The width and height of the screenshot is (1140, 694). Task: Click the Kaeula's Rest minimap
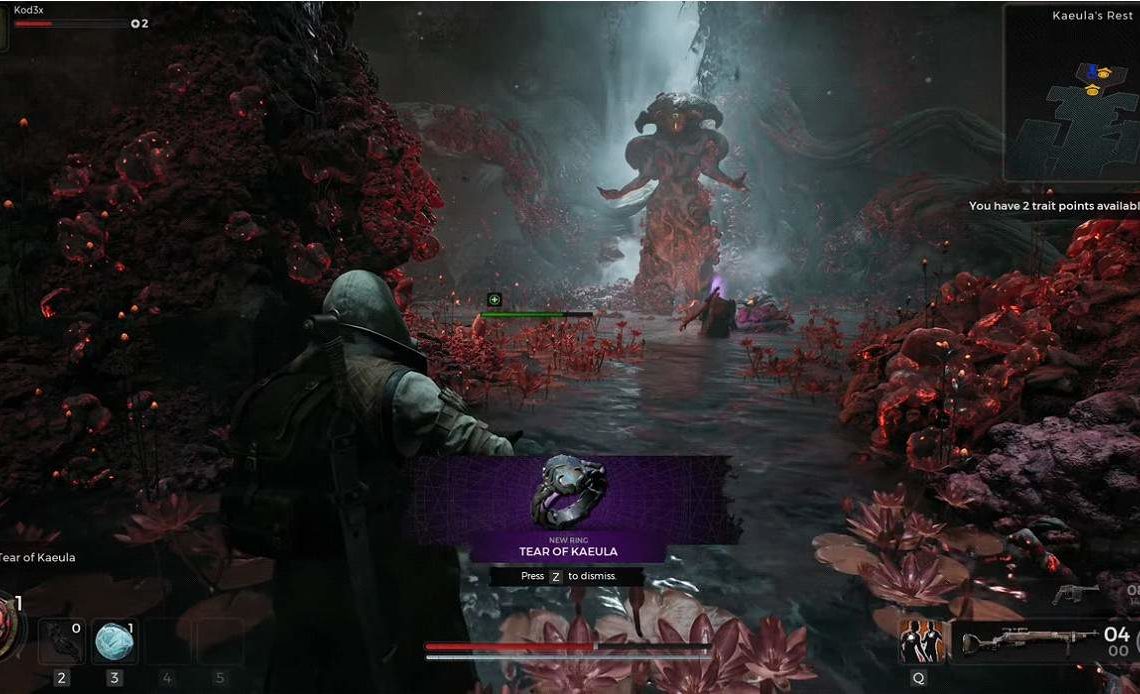tap(1072, 103)
